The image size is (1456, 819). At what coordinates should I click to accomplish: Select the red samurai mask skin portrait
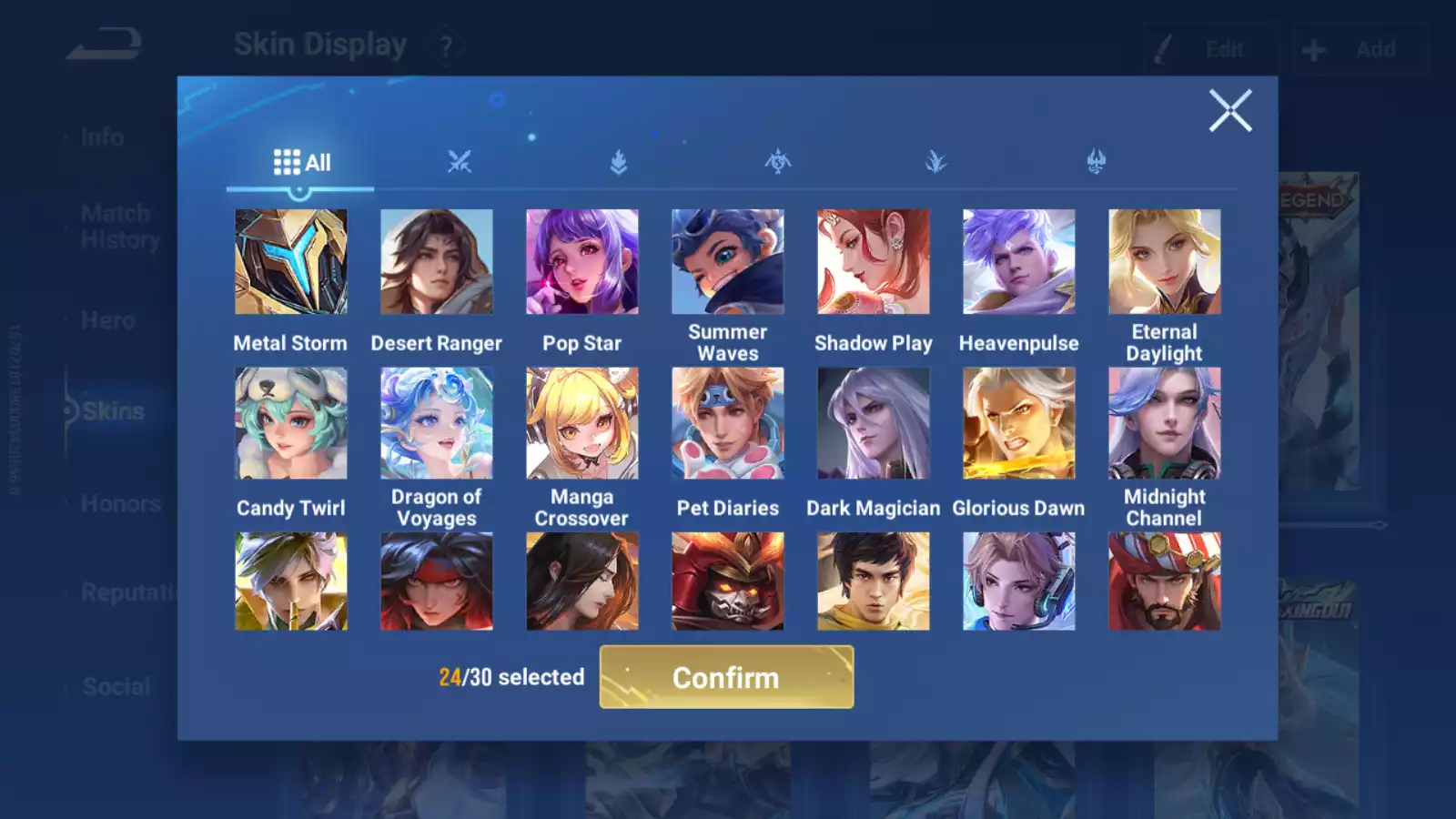pyautogui.click(x=728, y=581)
